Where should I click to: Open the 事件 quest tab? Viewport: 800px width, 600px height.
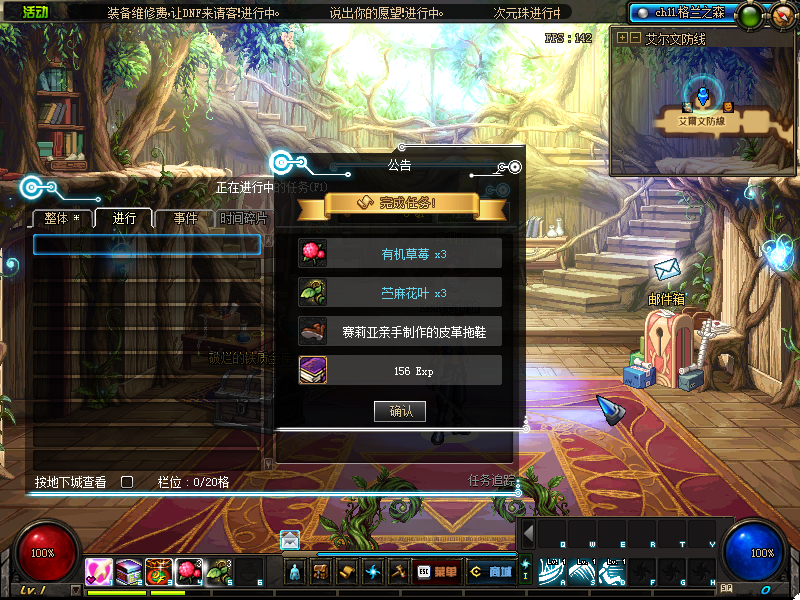[x=185, y=218]
